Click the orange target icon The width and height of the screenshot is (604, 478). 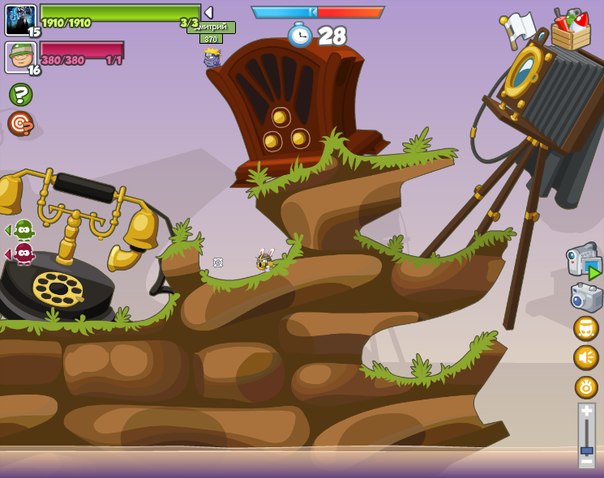tap(20, 123)
